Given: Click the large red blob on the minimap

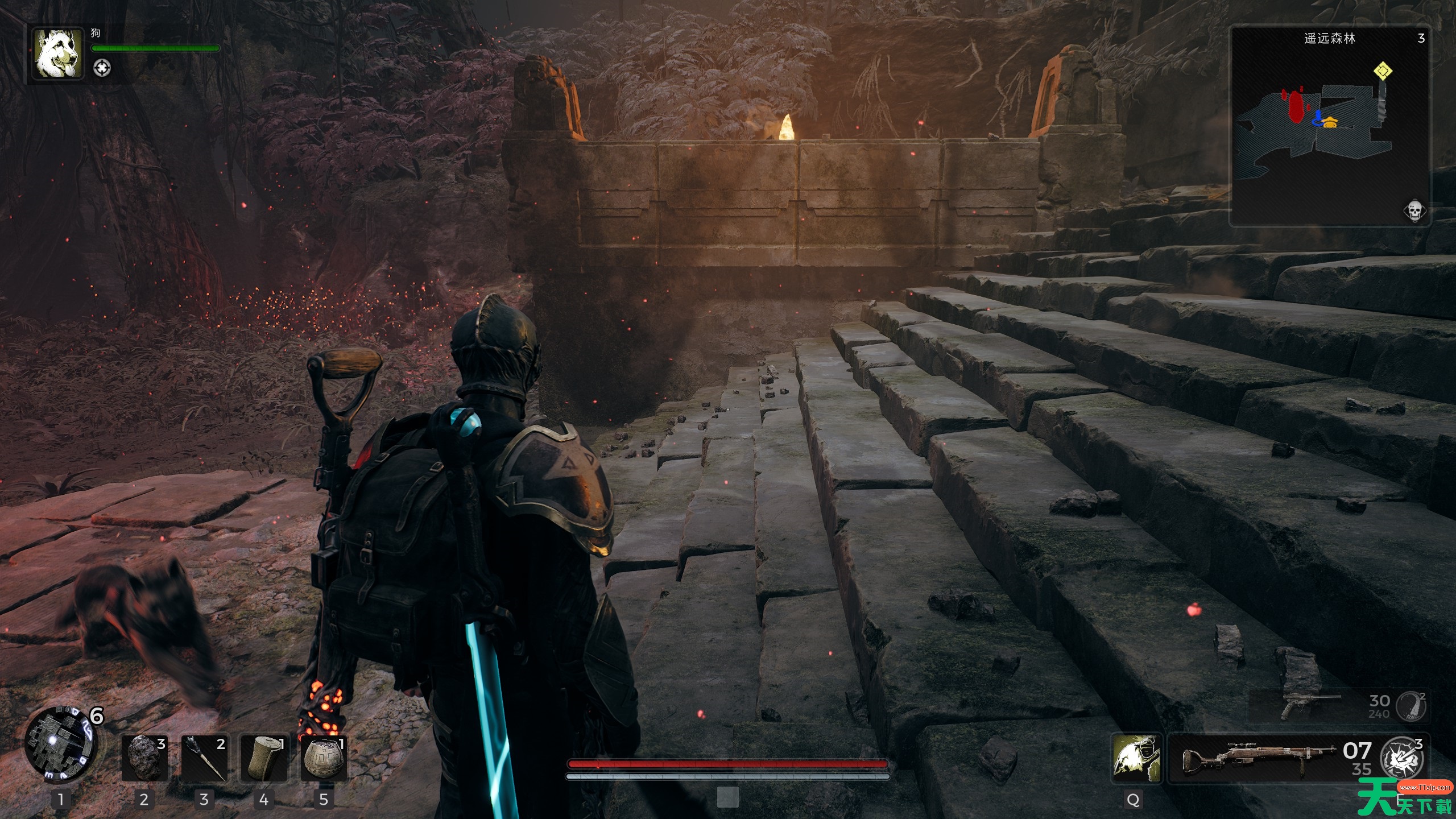Looking at the screenshot, I should click(1296, 107).
